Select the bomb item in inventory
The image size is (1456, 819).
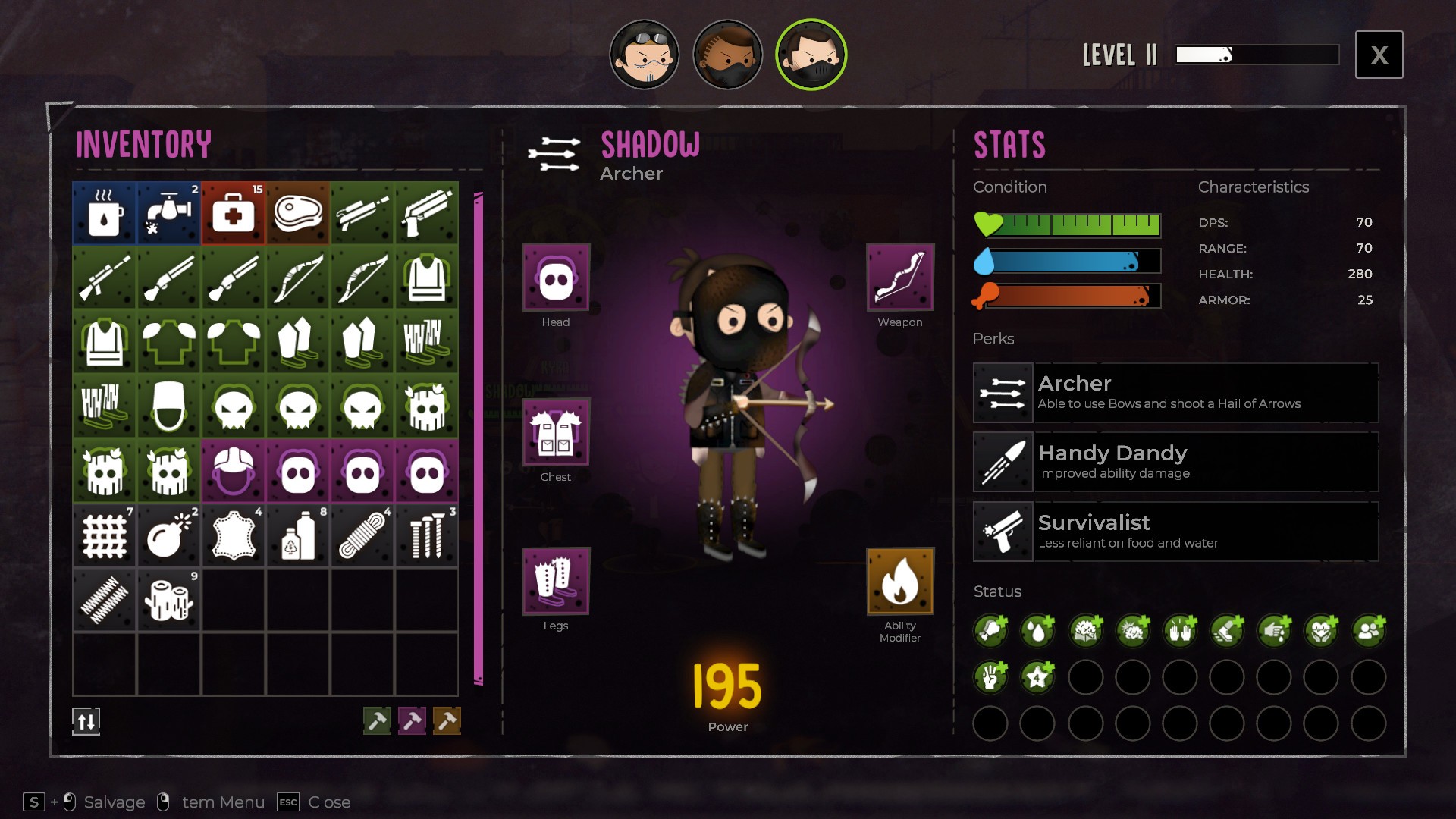(169, 536)
